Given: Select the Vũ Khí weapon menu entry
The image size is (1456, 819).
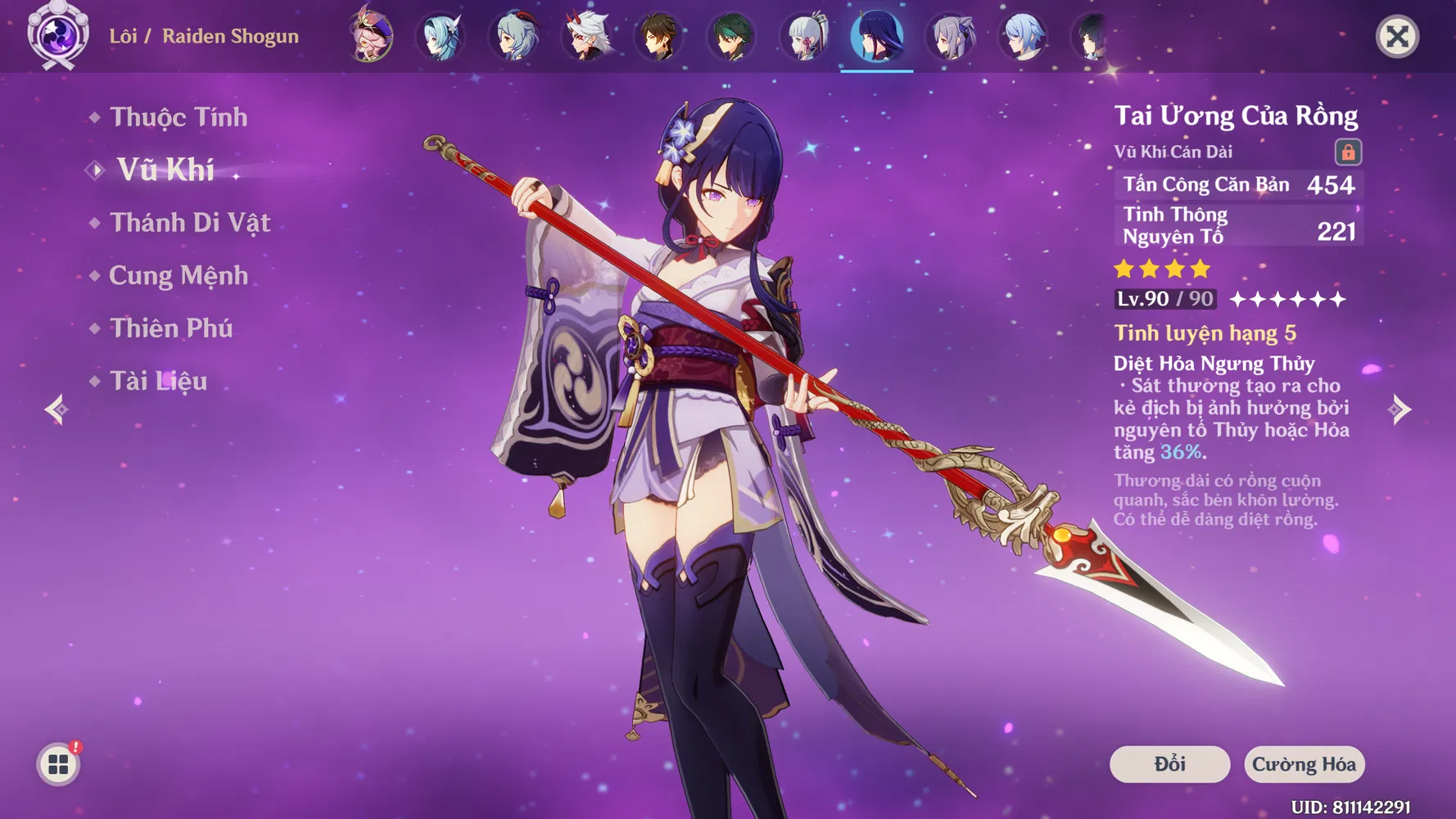Looking at the screenshot, I should [165, 170].
